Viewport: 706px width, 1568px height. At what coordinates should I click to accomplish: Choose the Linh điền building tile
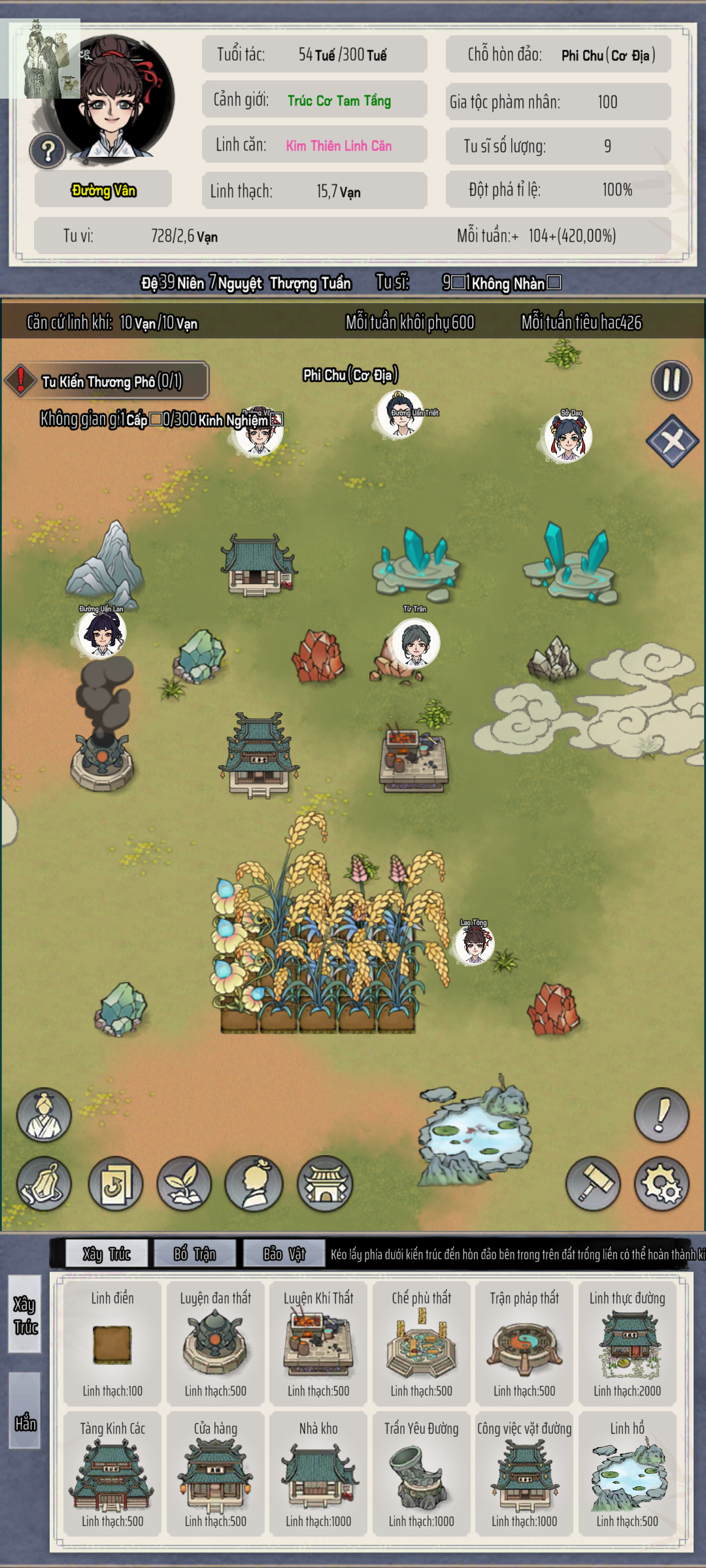point(112,1343)
